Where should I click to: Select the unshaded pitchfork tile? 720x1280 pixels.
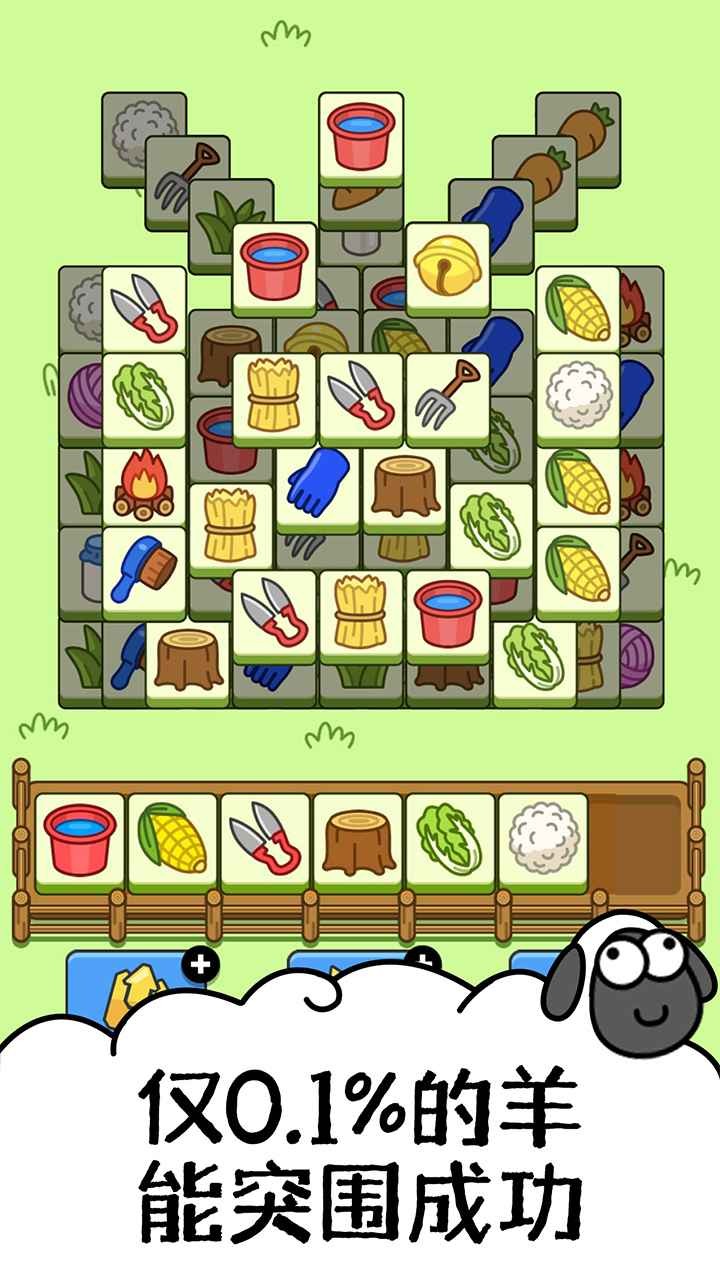point(447,393)
